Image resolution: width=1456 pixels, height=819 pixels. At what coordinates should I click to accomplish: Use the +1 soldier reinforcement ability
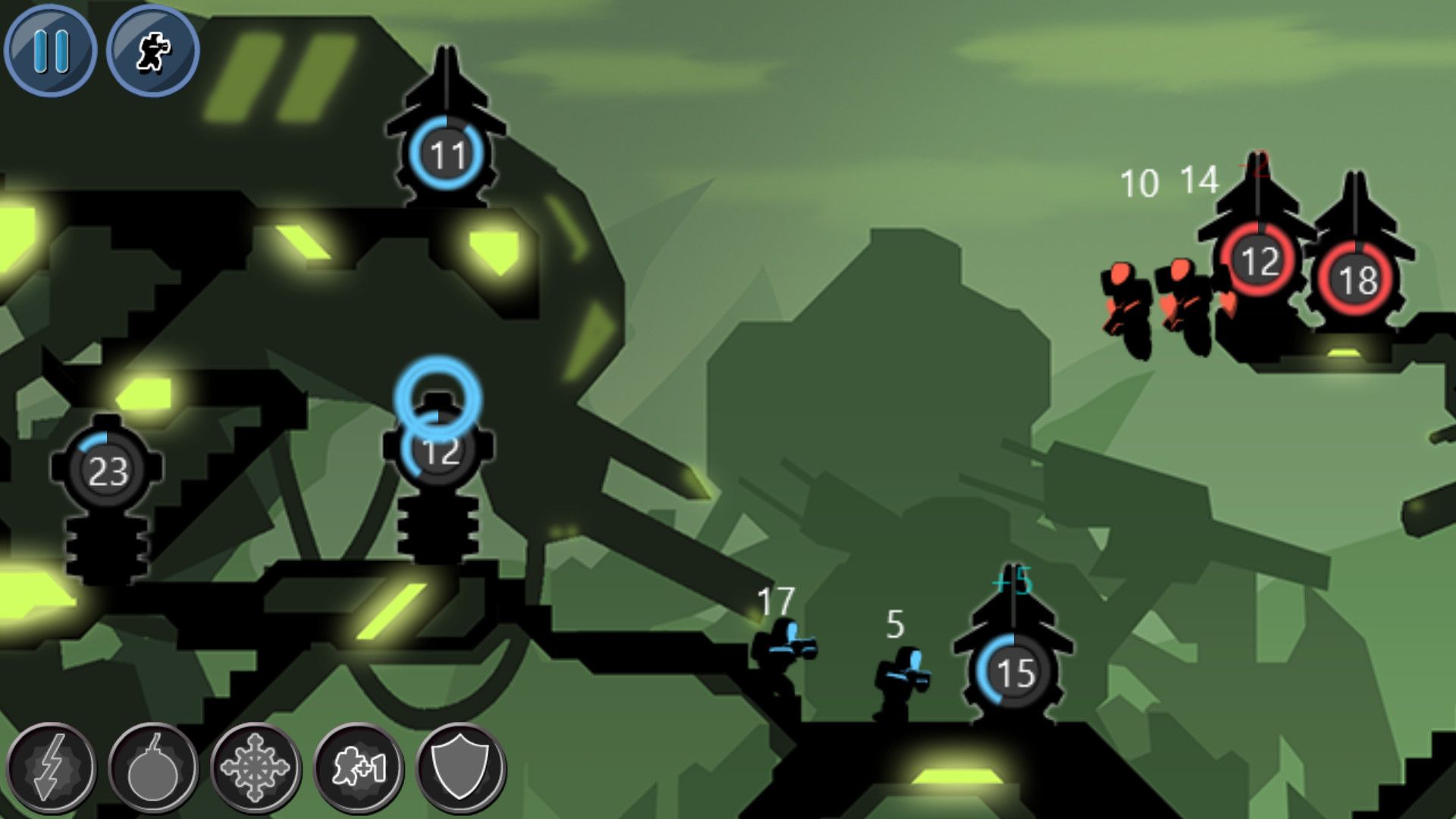(356, 768)
